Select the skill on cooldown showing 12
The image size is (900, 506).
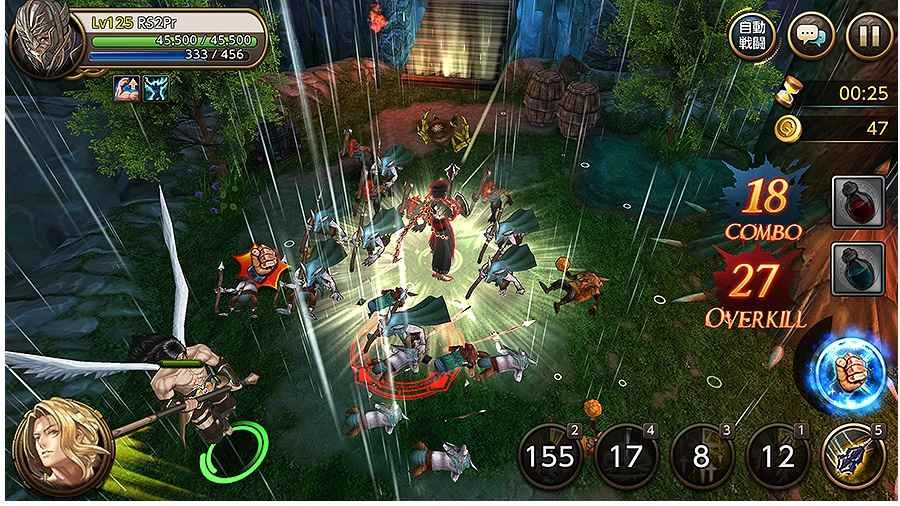777,457
